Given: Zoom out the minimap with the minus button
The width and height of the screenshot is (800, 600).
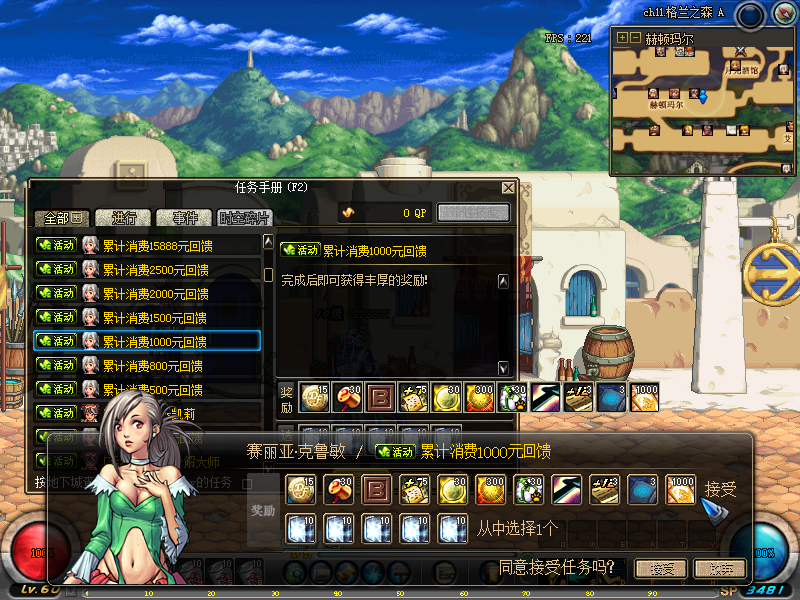Looking at the screenshot, I should click(635, 38).
